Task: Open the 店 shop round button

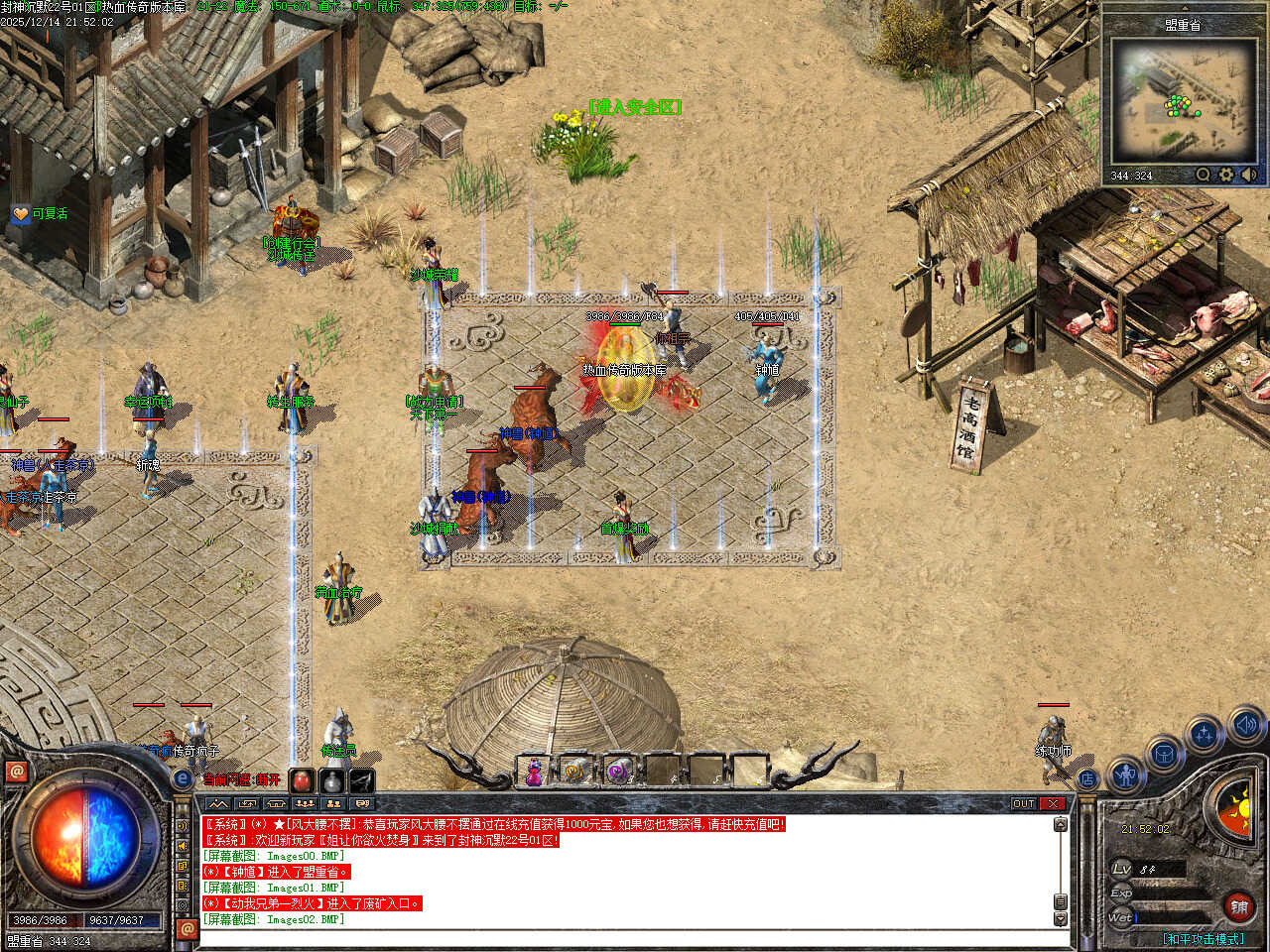Action: click(1088, 779)
